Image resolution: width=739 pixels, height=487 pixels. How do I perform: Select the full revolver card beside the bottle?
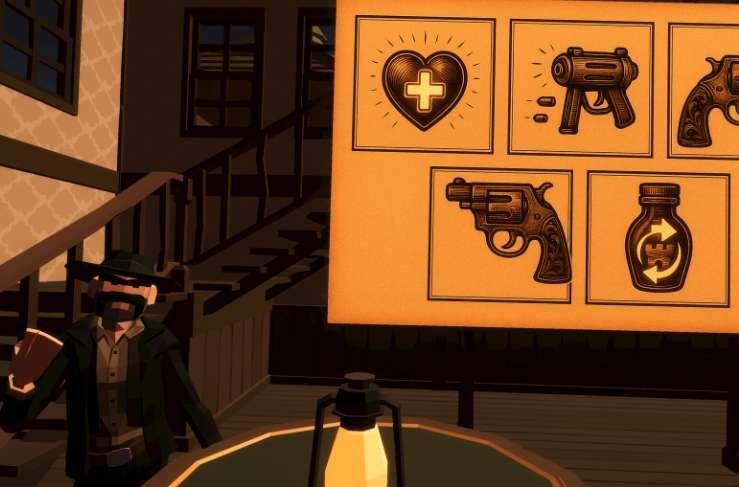(x=501, y=235)
